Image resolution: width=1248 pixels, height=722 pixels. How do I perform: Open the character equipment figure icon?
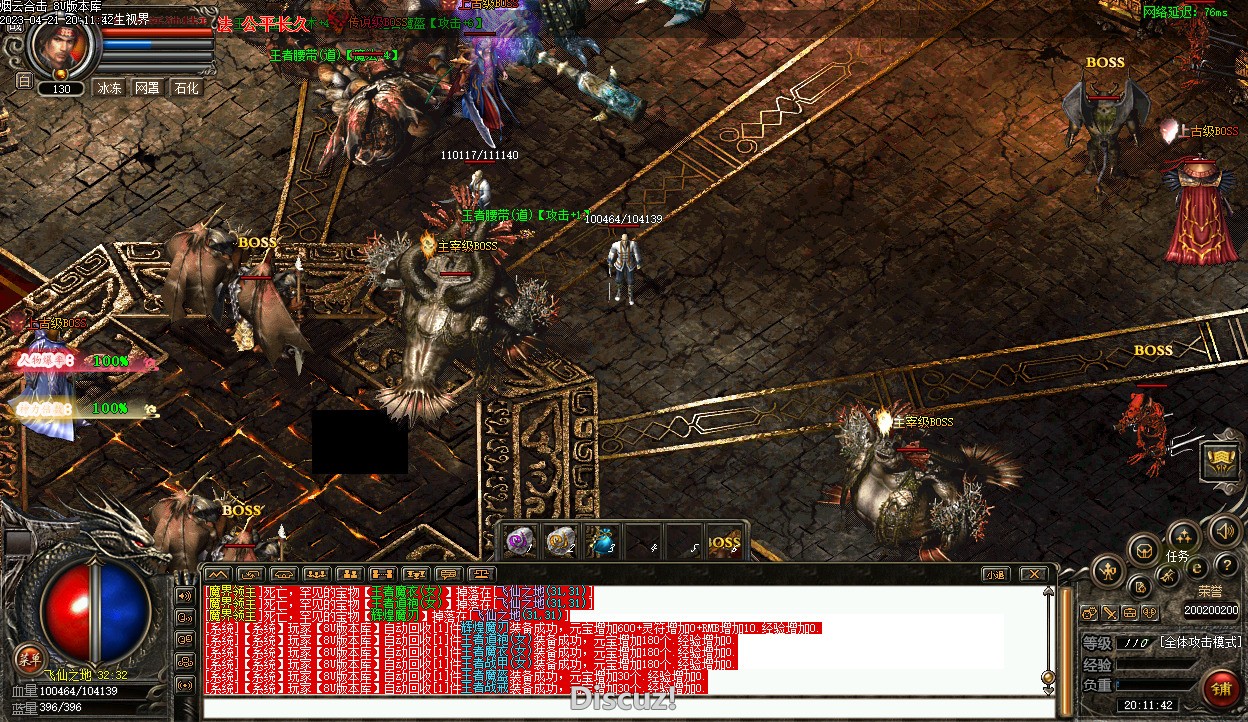(1108, 572)
